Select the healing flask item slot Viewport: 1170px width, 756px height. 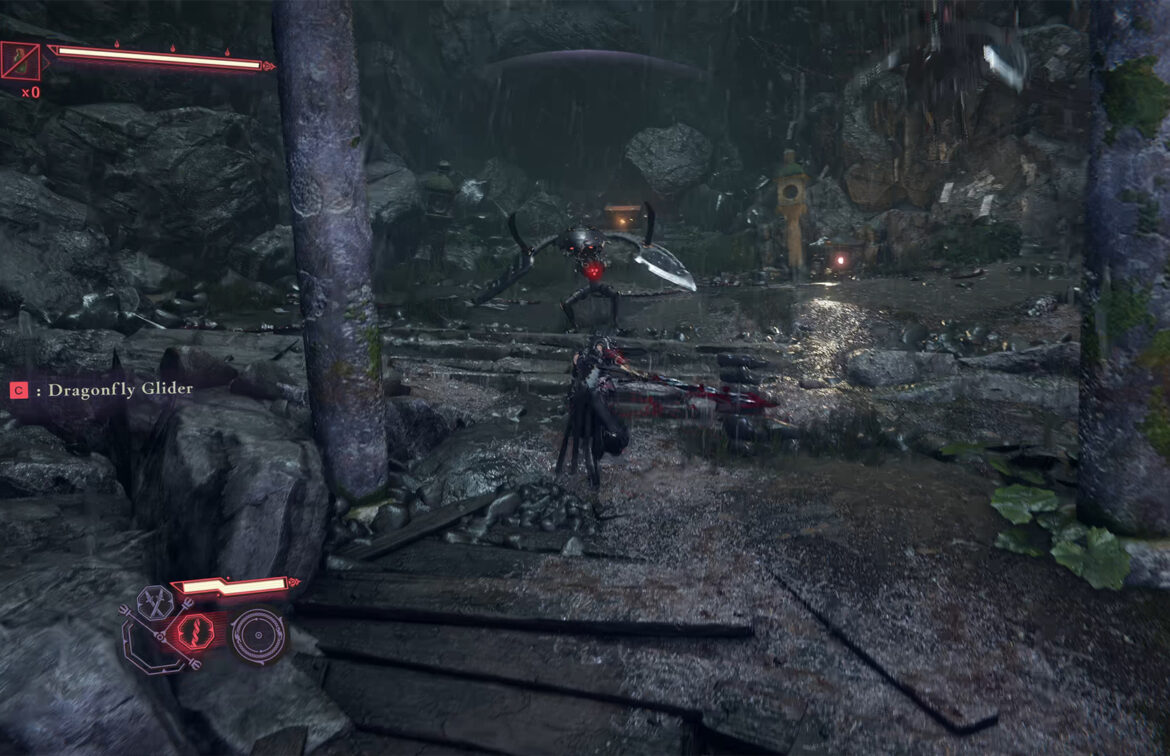click(x=21, y=62)
